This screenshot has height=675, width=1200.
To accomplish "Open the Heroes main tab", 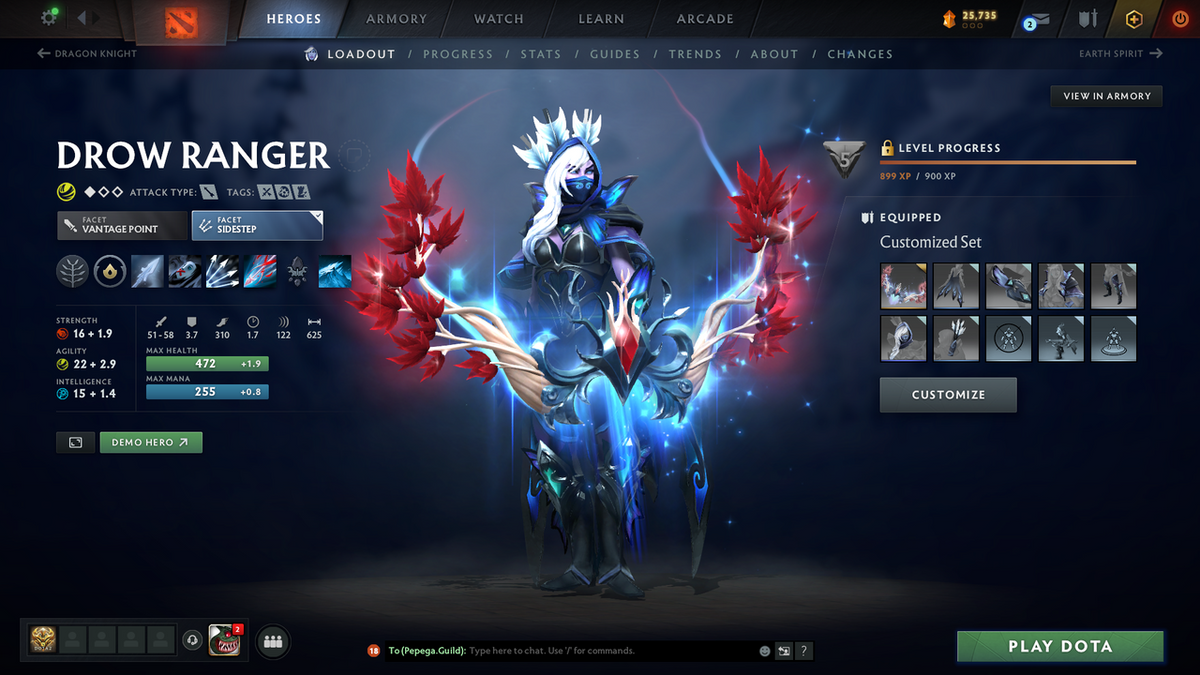I will coord(294,19).
